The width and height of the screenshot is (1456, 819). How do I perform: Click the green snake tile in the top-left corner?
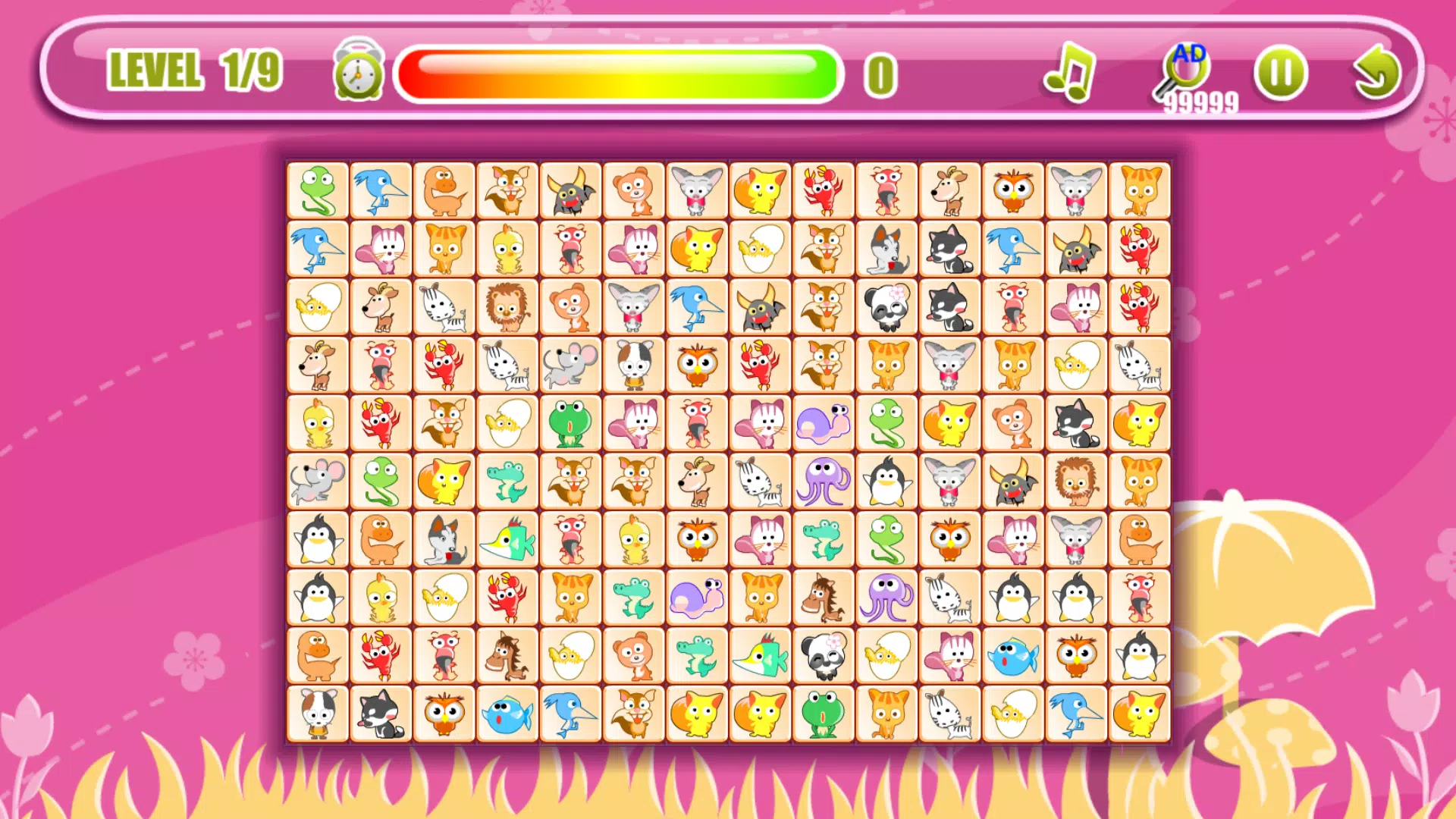[x=318, y=190]
